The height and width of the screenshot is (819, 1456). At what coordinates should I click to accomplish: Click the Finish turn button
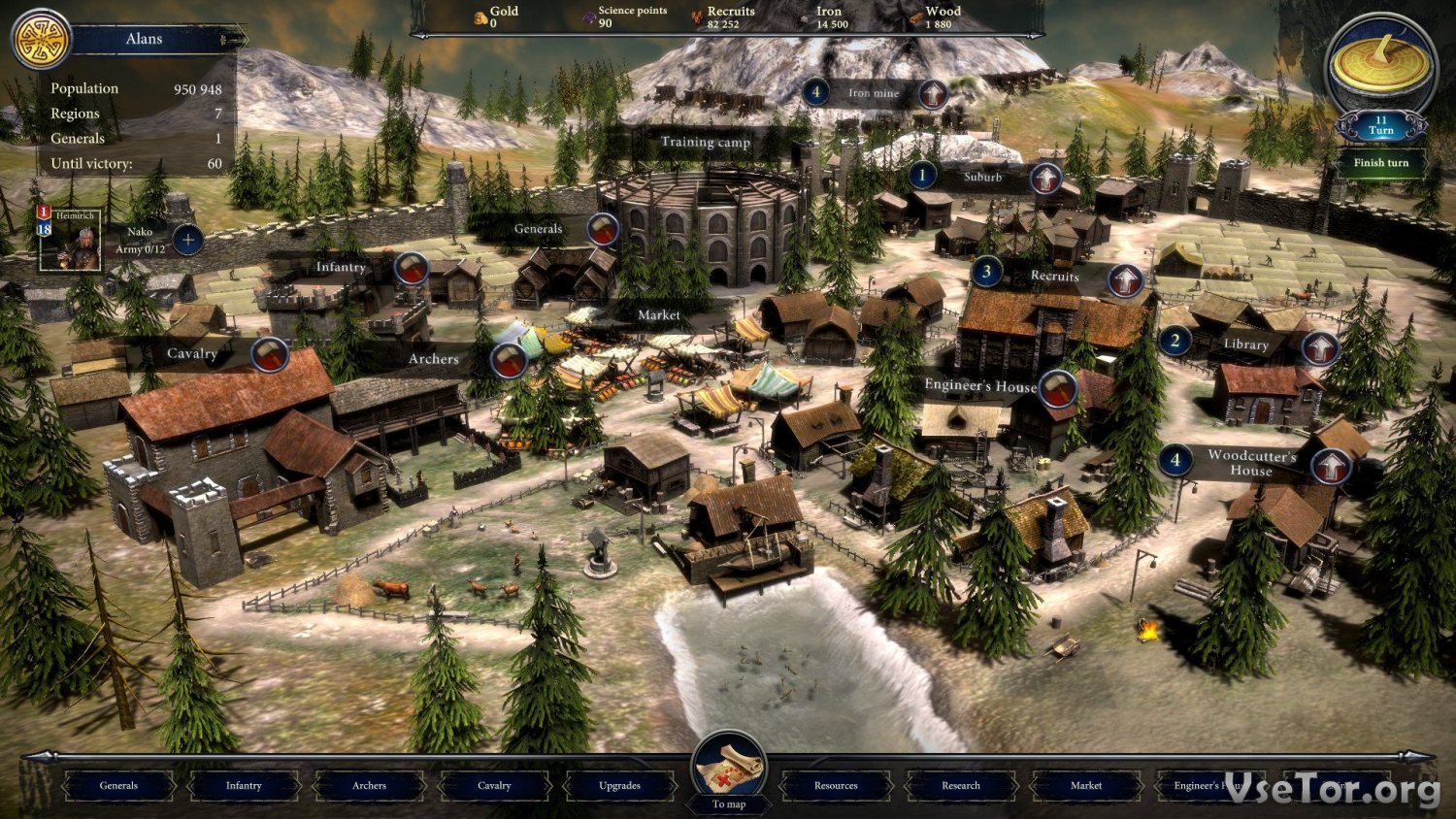click(1380, 163)
